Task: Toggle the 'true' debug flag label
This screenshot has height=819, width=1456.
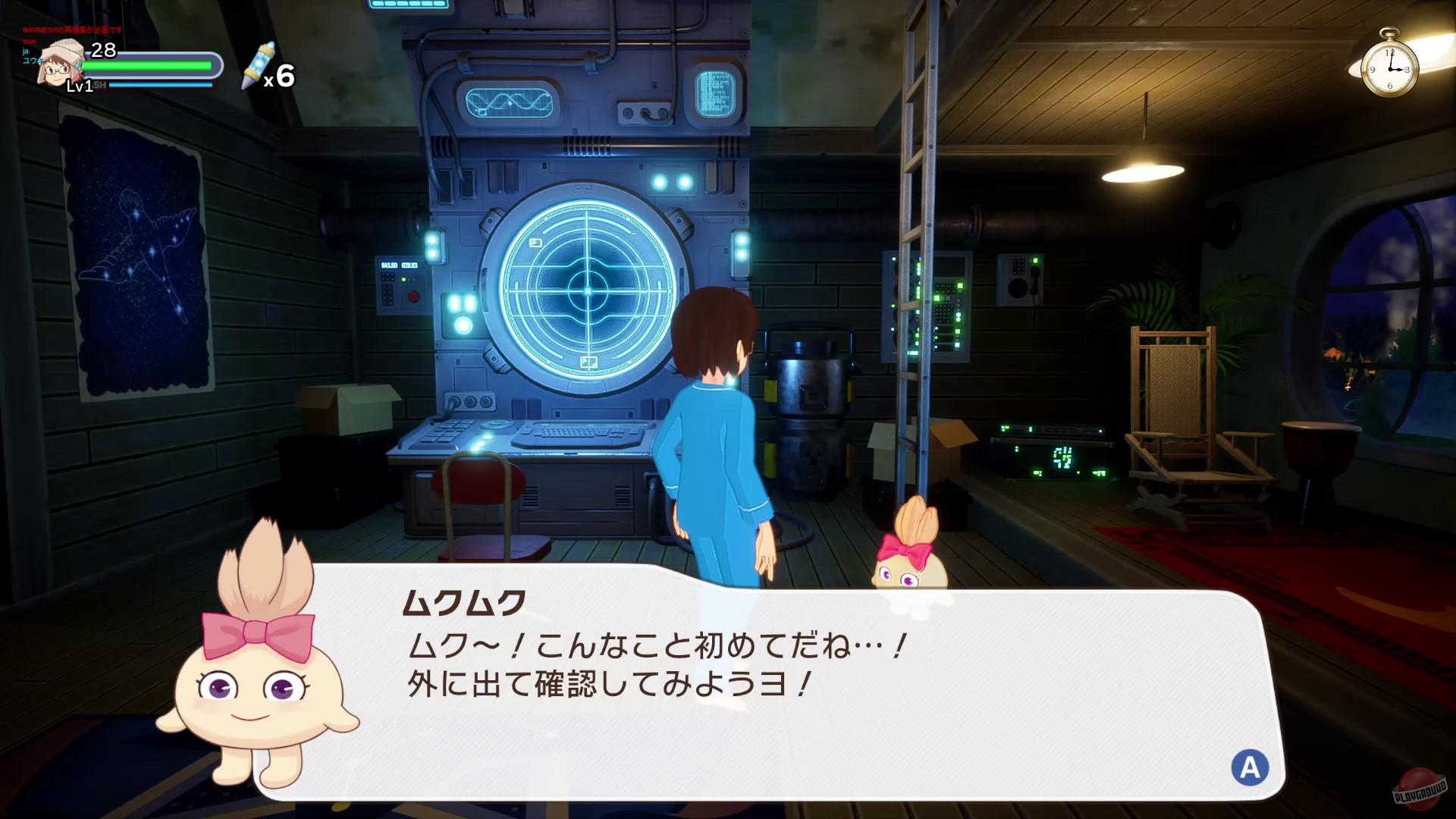Action: [28, 42]
